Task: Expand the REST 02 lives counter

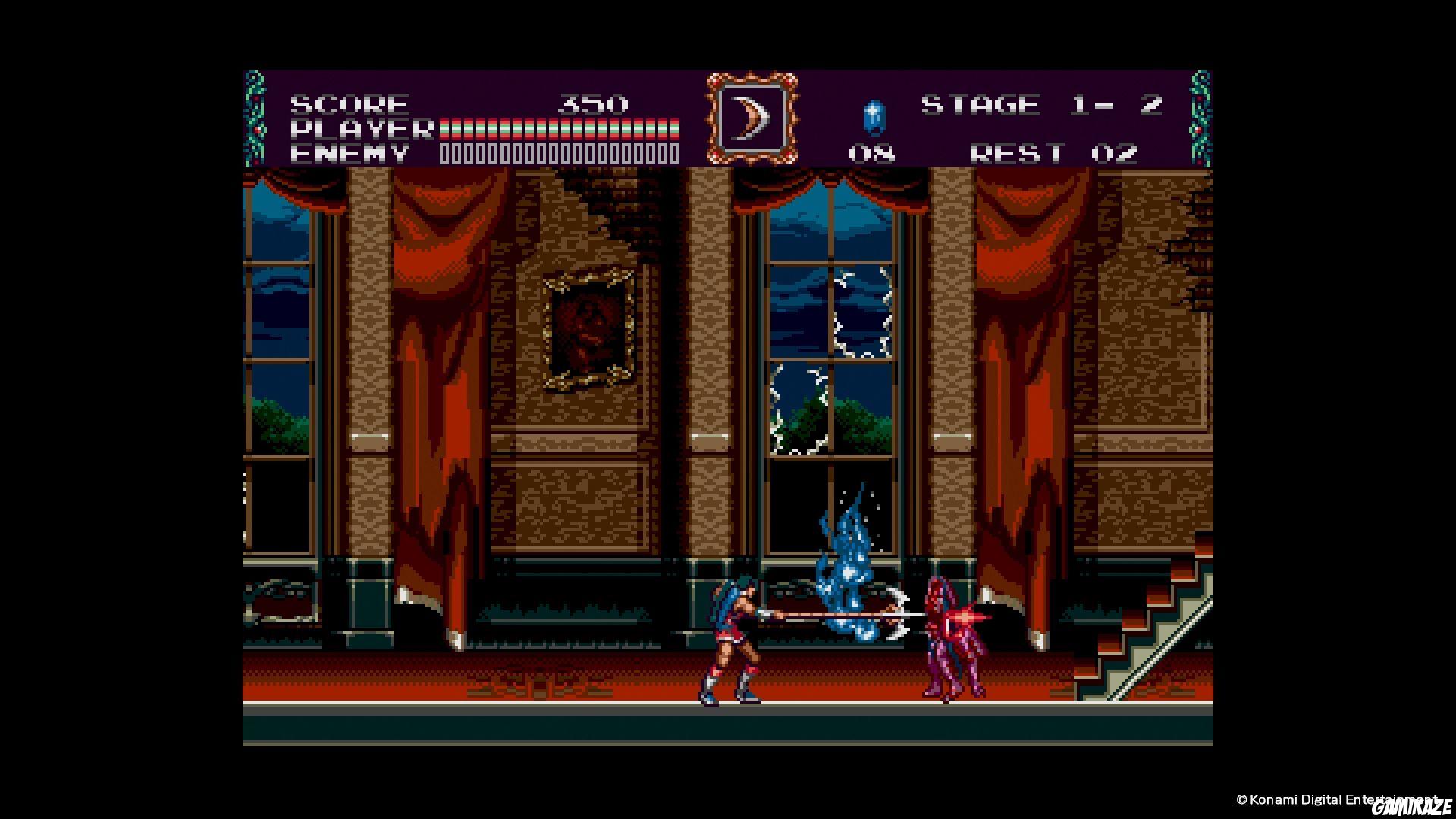Action: click(1054, 154)
